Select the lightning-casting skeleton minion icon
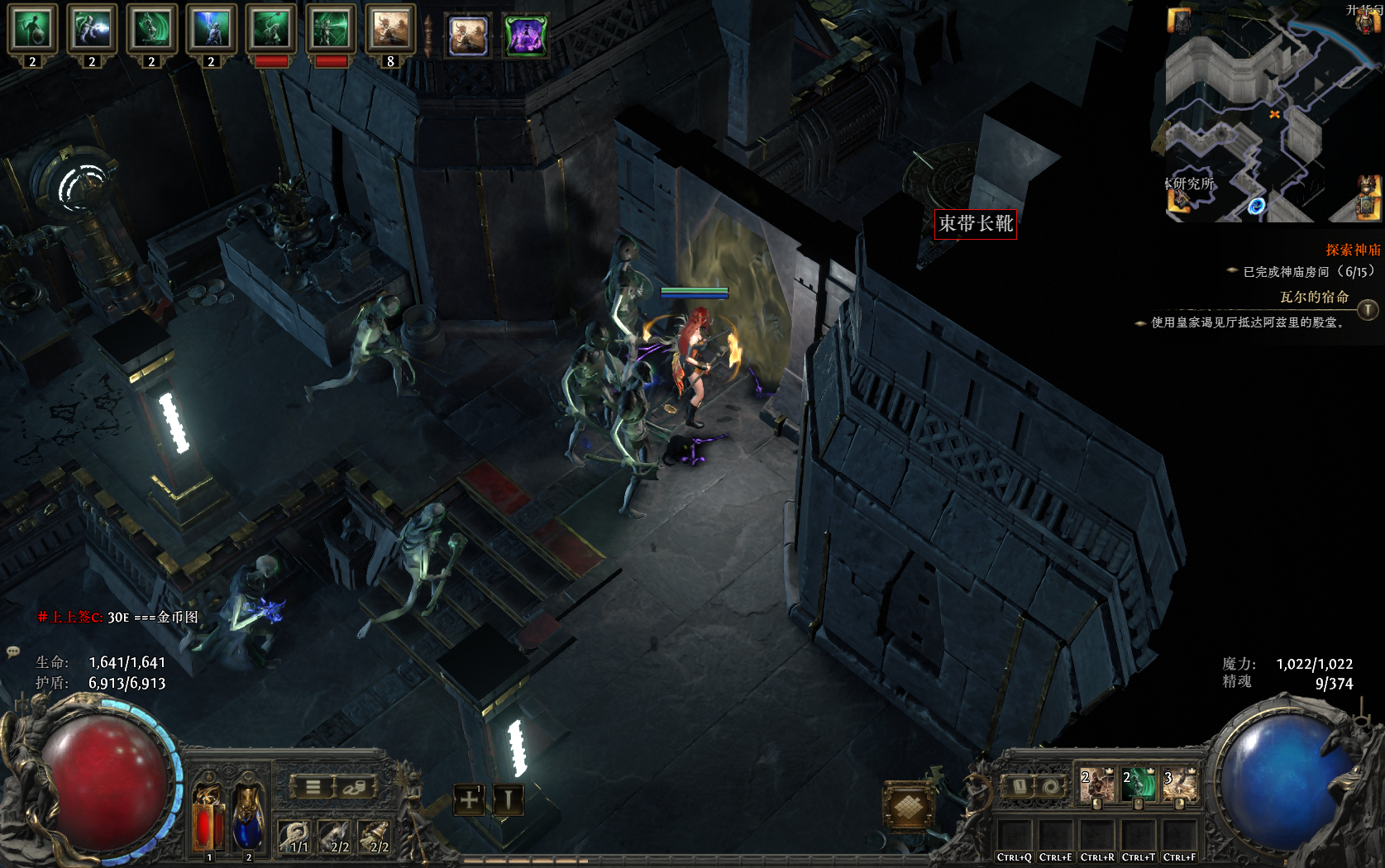The height and width of the screenshot is (868, 1385). [x=211, y=30]
